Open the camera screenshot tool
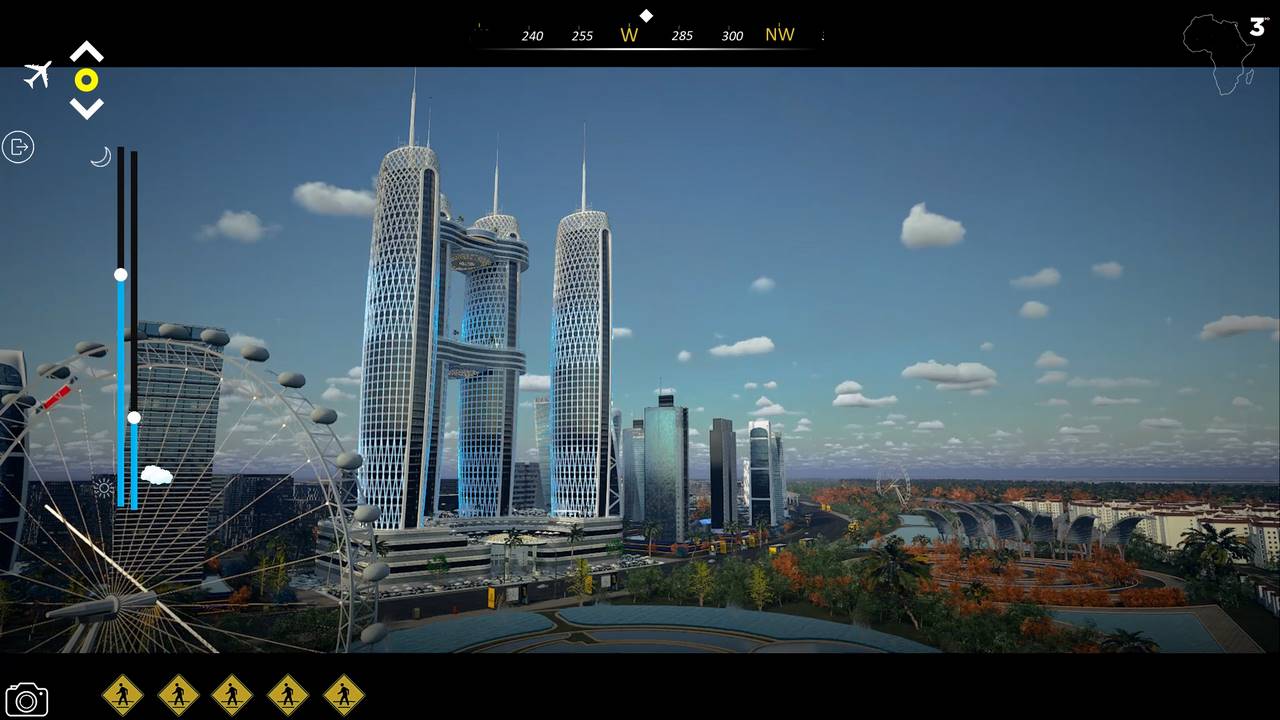The image size is (1280, 720). pos(27,699)
